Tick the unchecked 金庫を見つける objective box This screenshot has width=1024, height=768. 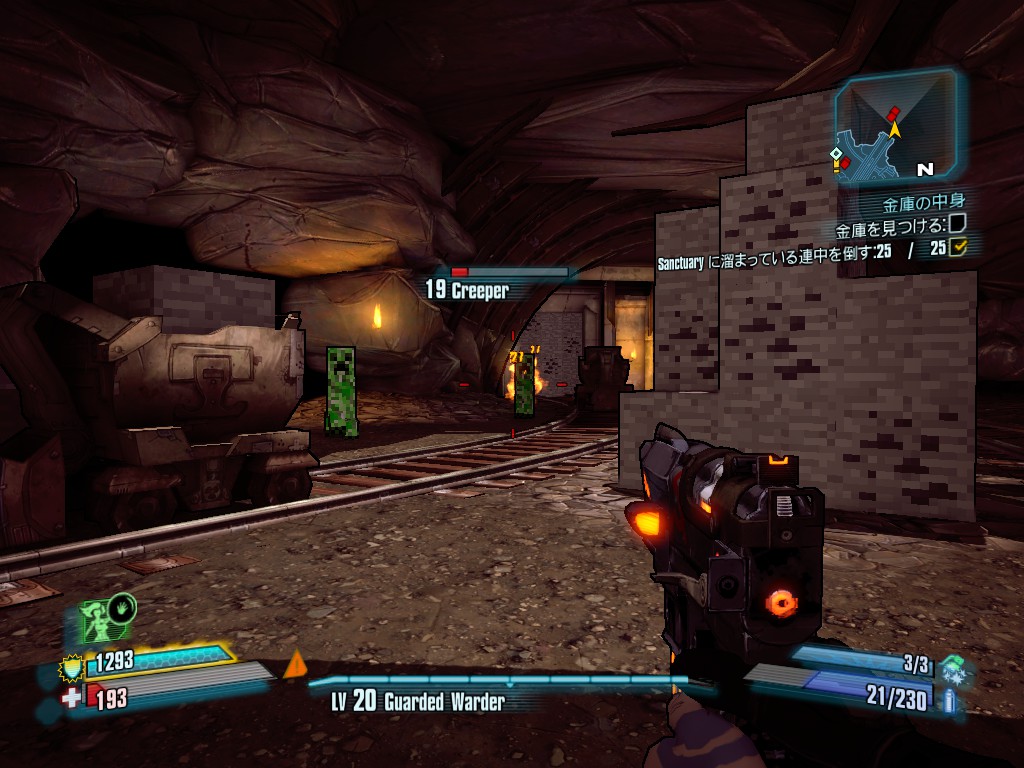click(957, 224)
